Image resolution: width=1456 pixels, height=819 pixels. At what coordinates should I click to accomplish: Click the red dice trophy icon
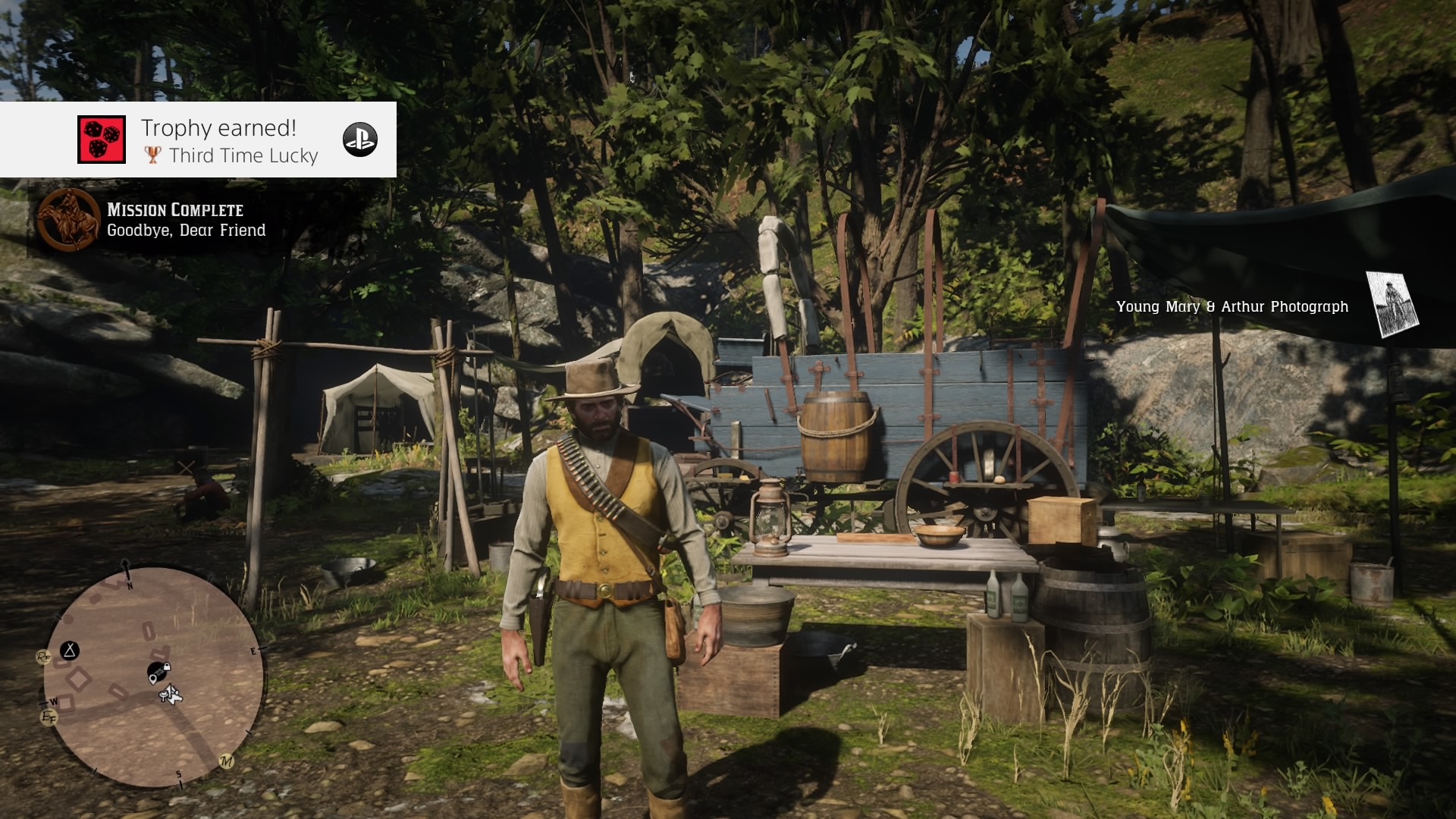[104, 140]
